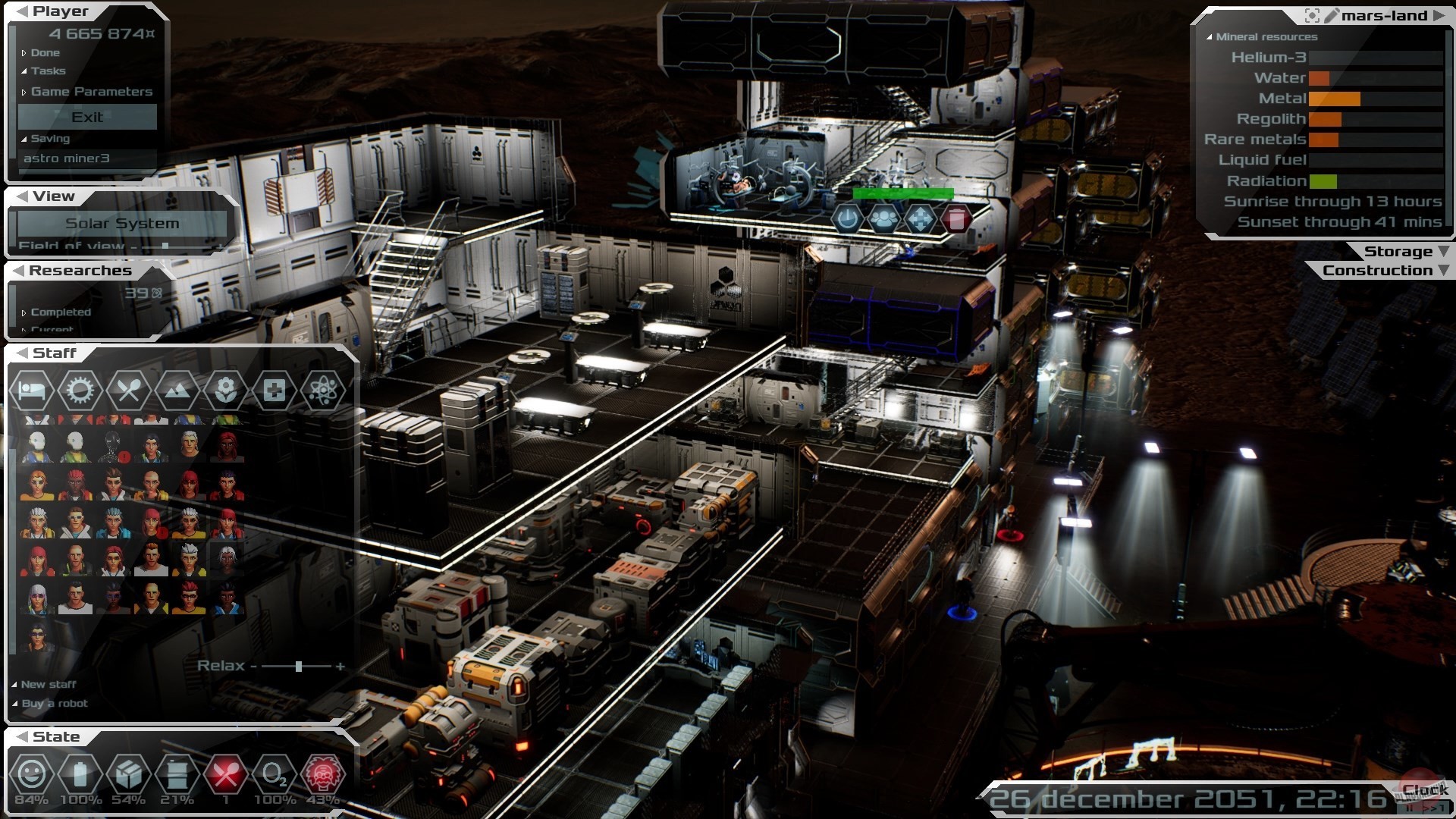The image size is (1456, 819).
Task: Open the O2 oxygen state icon
Action: (x=274, y=774)
